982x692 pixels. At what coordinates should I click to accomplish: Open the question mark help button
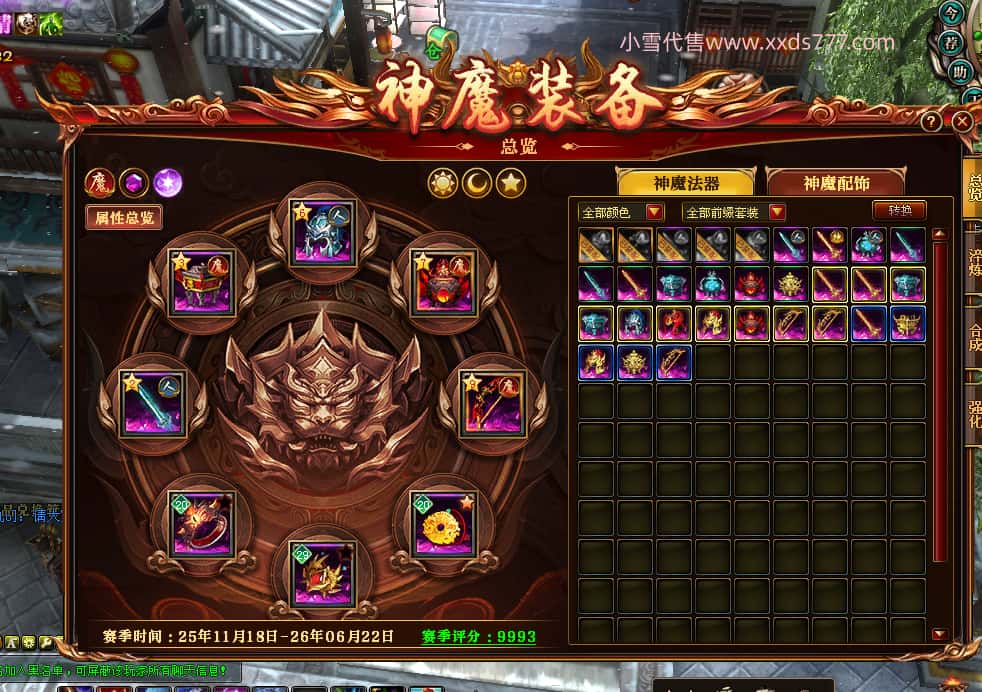click(931, 122)
